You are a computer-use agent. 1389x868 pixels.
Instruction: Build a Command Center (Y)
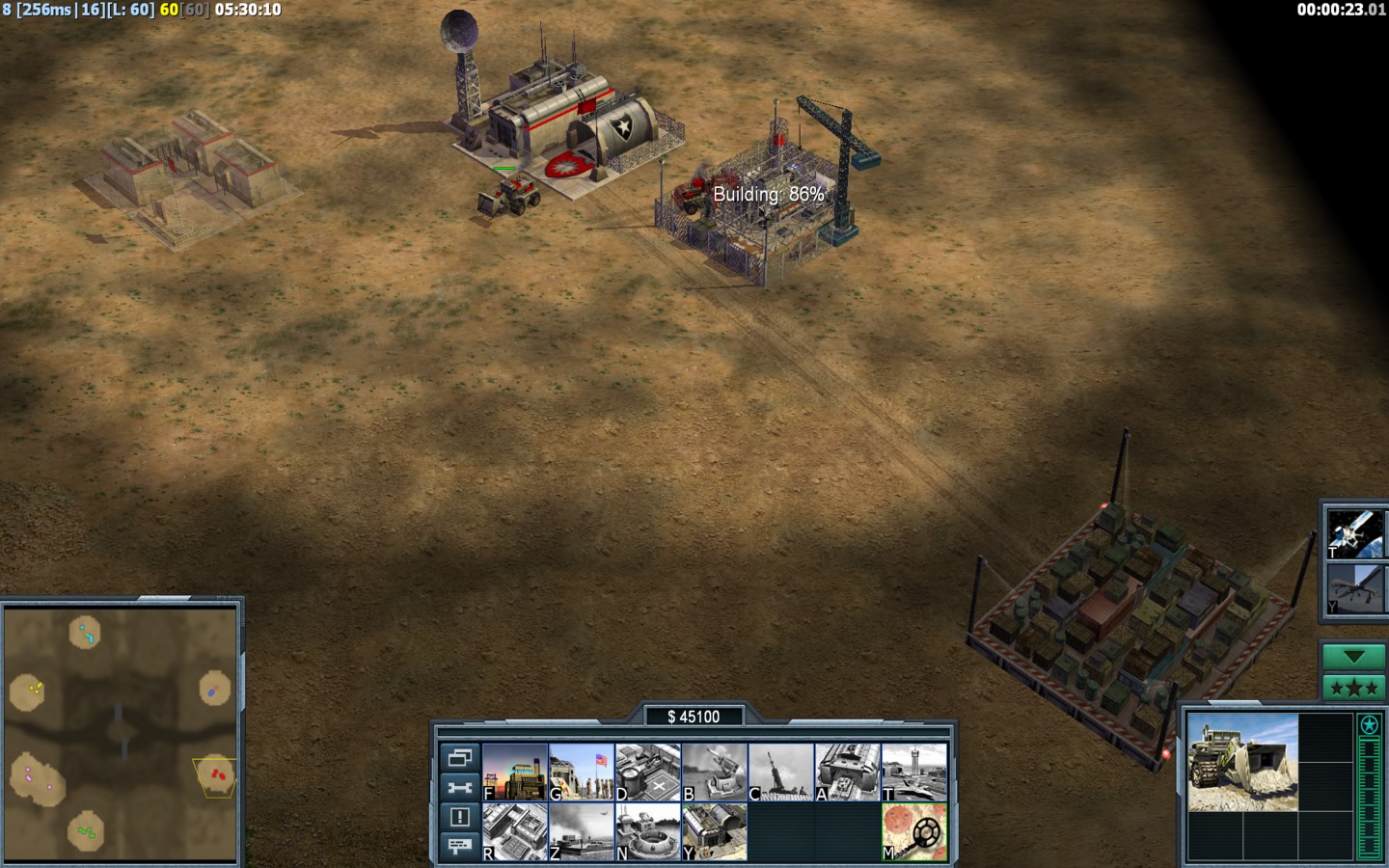coord(715,831)
